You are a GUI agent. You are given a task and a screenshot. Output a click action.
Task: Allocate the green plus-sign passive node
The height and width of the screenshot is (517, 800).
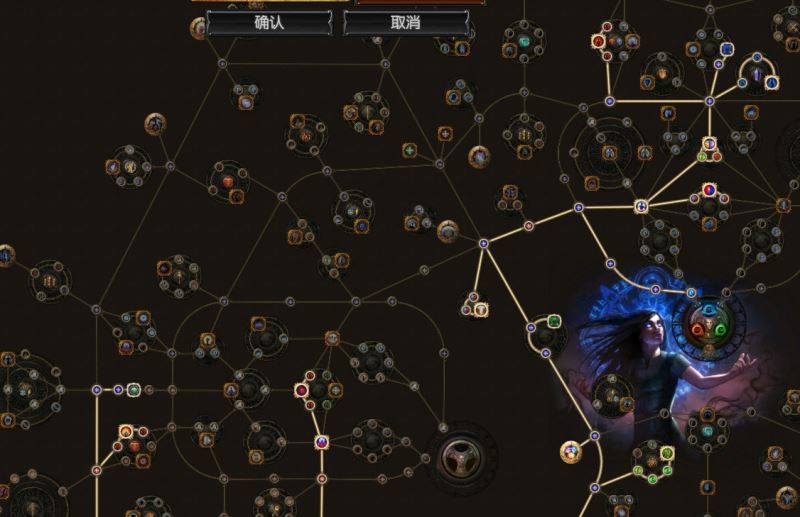tap(409, 150)
